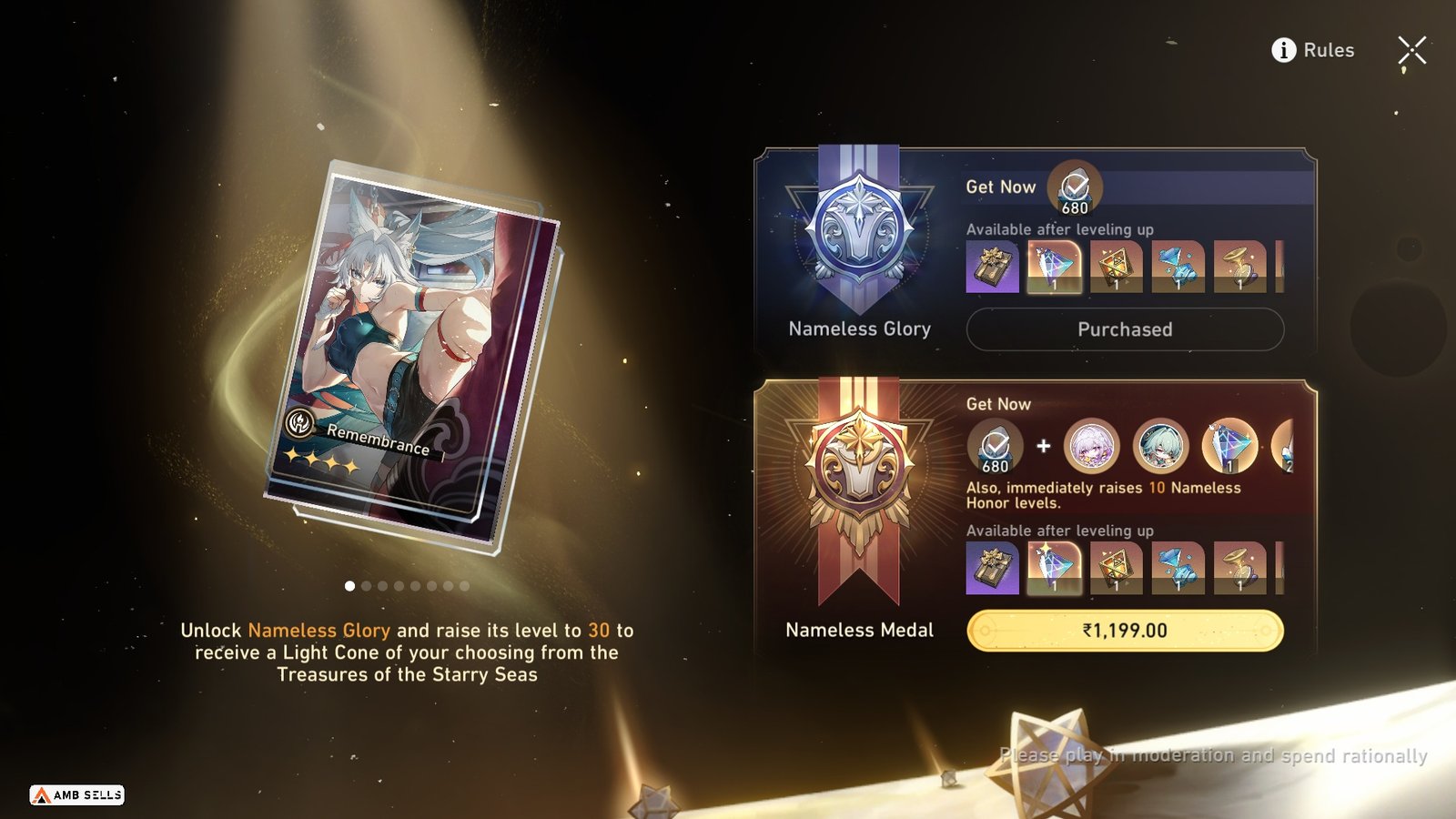Viewport: 1456px width, 819px height.
Task: Close the battle pass screen
Action: pos(1411,50)
